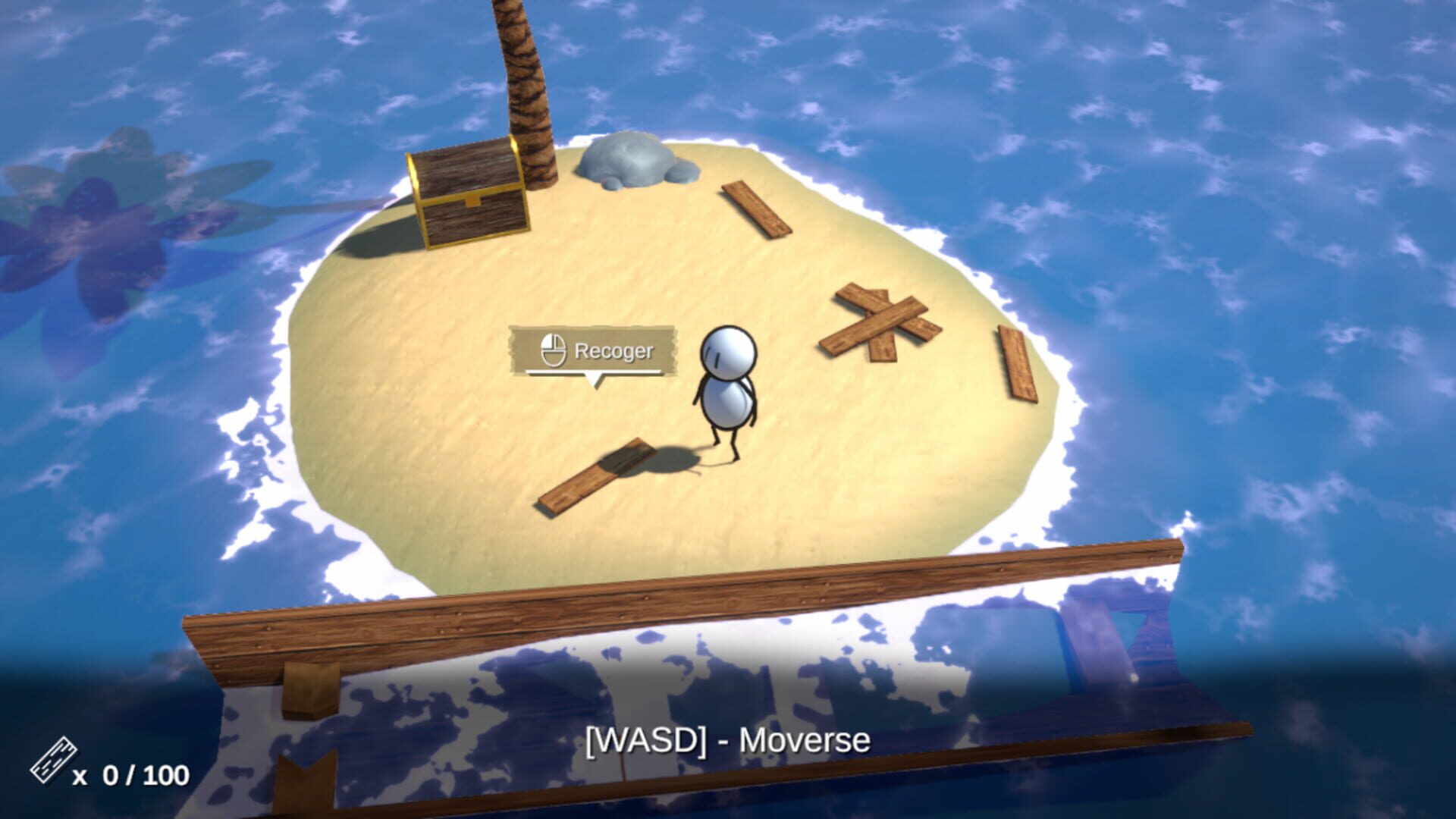The image size is (1456, 819).
Task: Select the plank near the top of the island
Action: 755,209
